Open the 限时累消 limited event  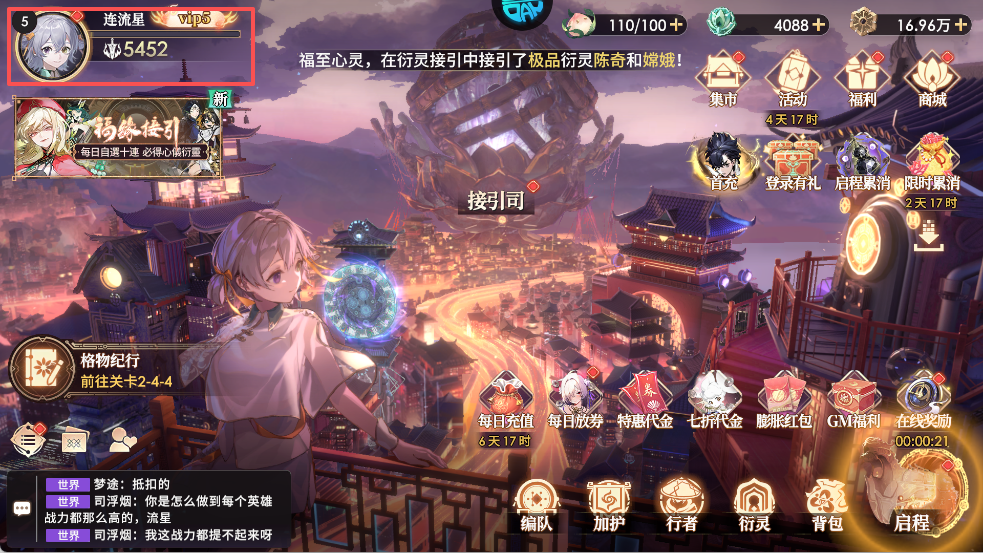[931, 162]
